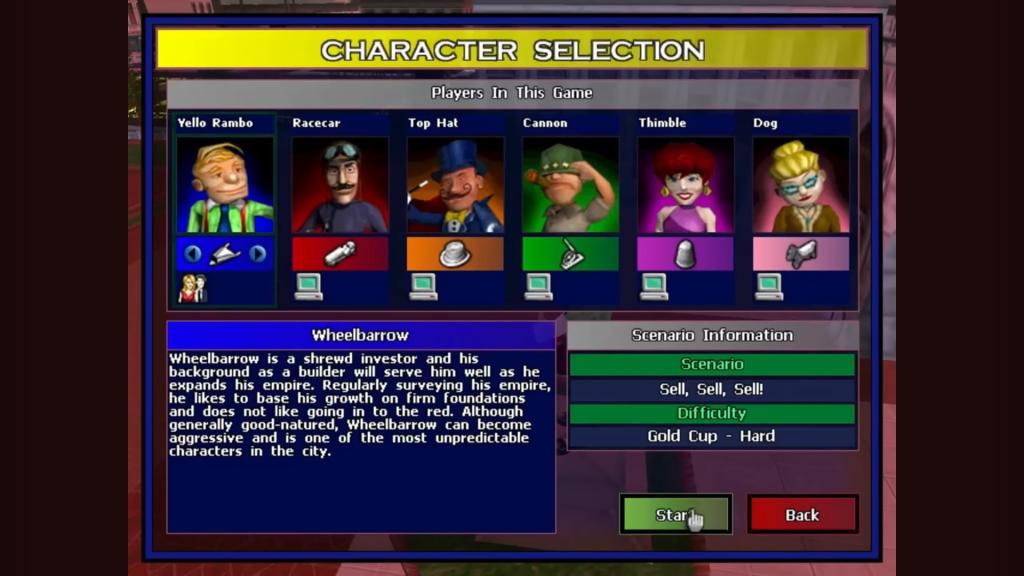Choose the Racecar character portrait
Image resolution: width=1024 pixels, height=576 pixels.
(340, 185)
